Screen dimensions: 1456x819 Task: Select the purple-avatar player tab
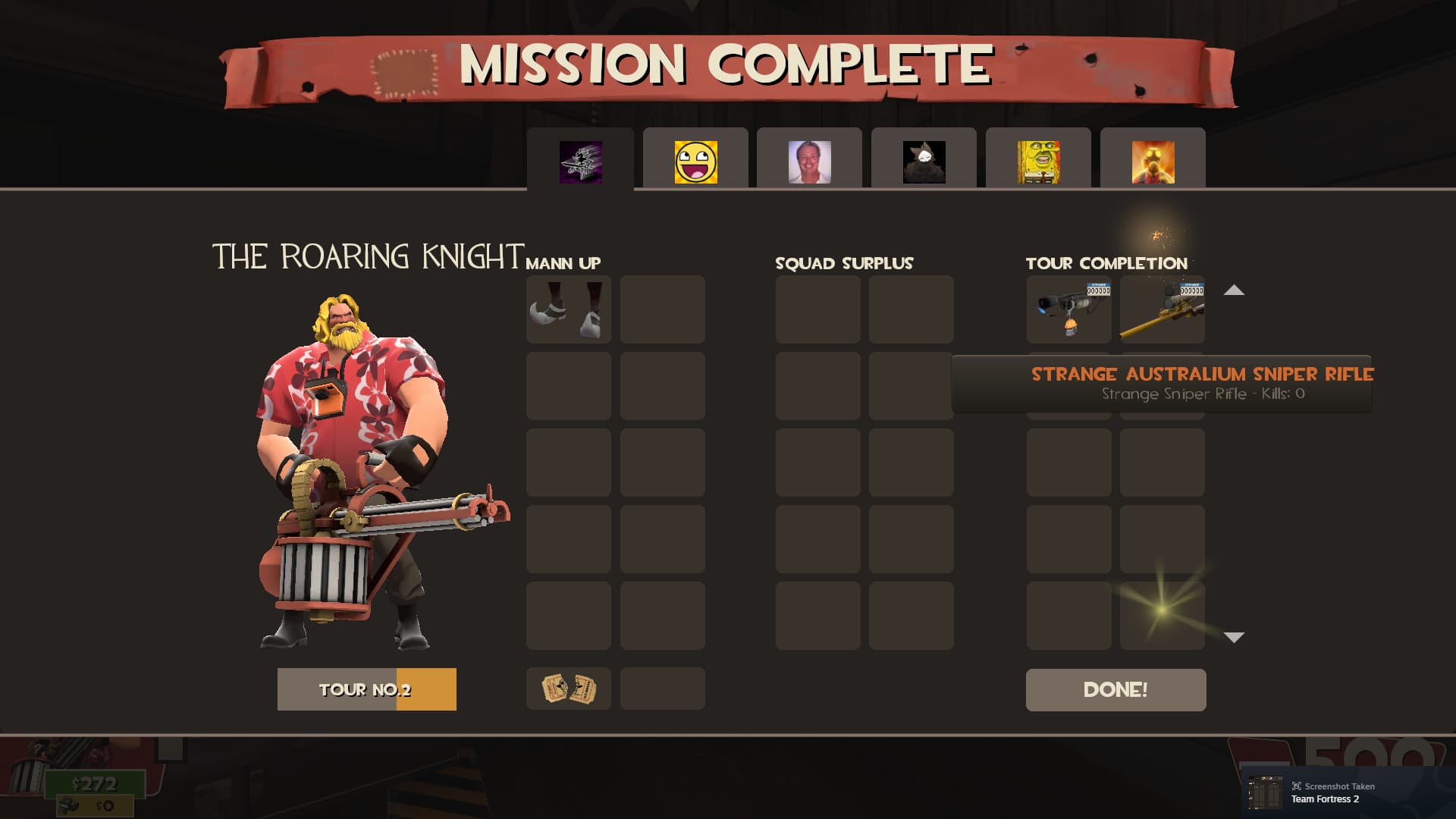tap(581, 162)
